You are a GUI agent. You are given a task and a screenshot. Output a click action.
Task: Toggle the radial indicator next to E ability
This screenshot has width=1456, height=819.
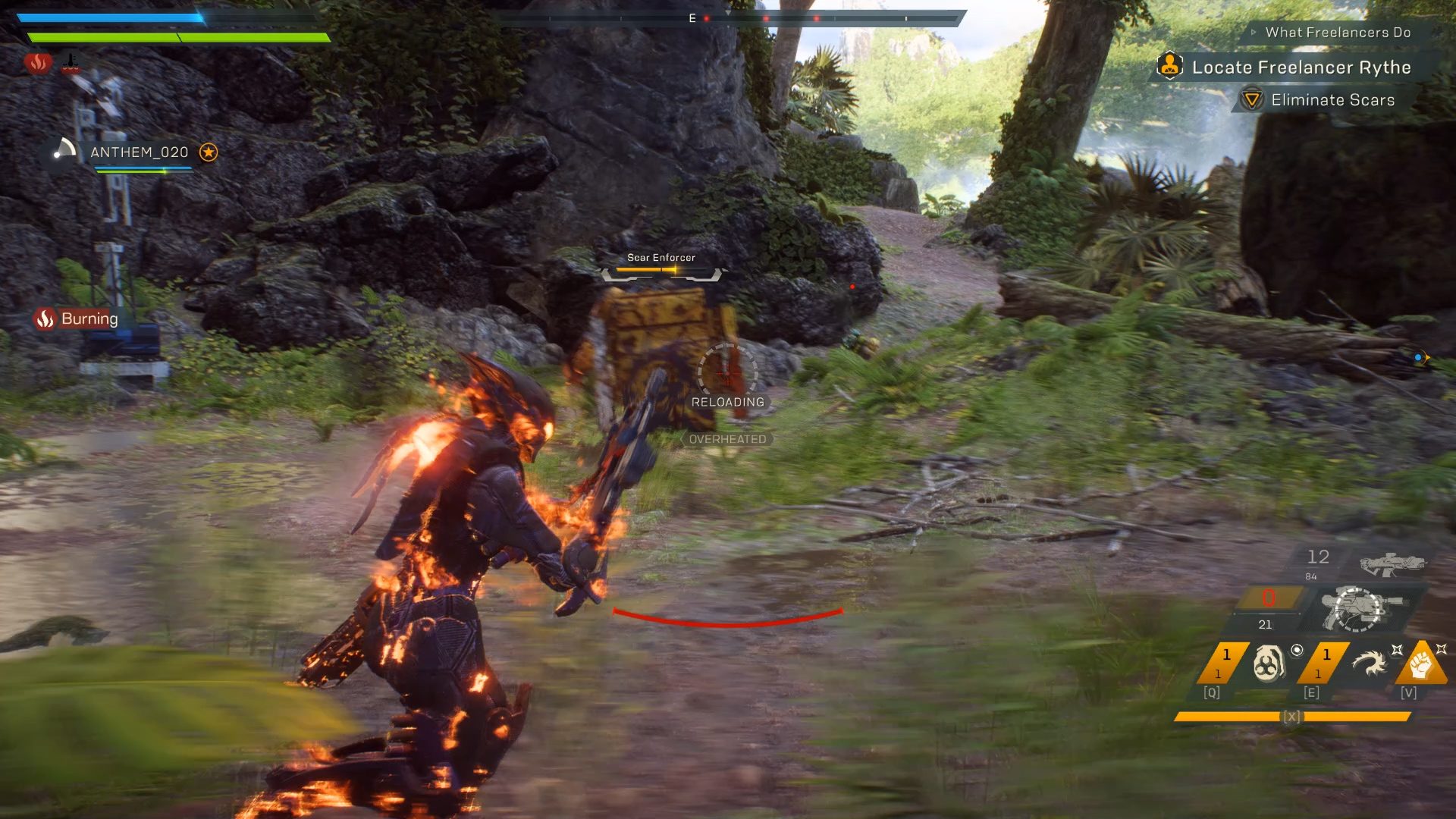click(1298, 651)
